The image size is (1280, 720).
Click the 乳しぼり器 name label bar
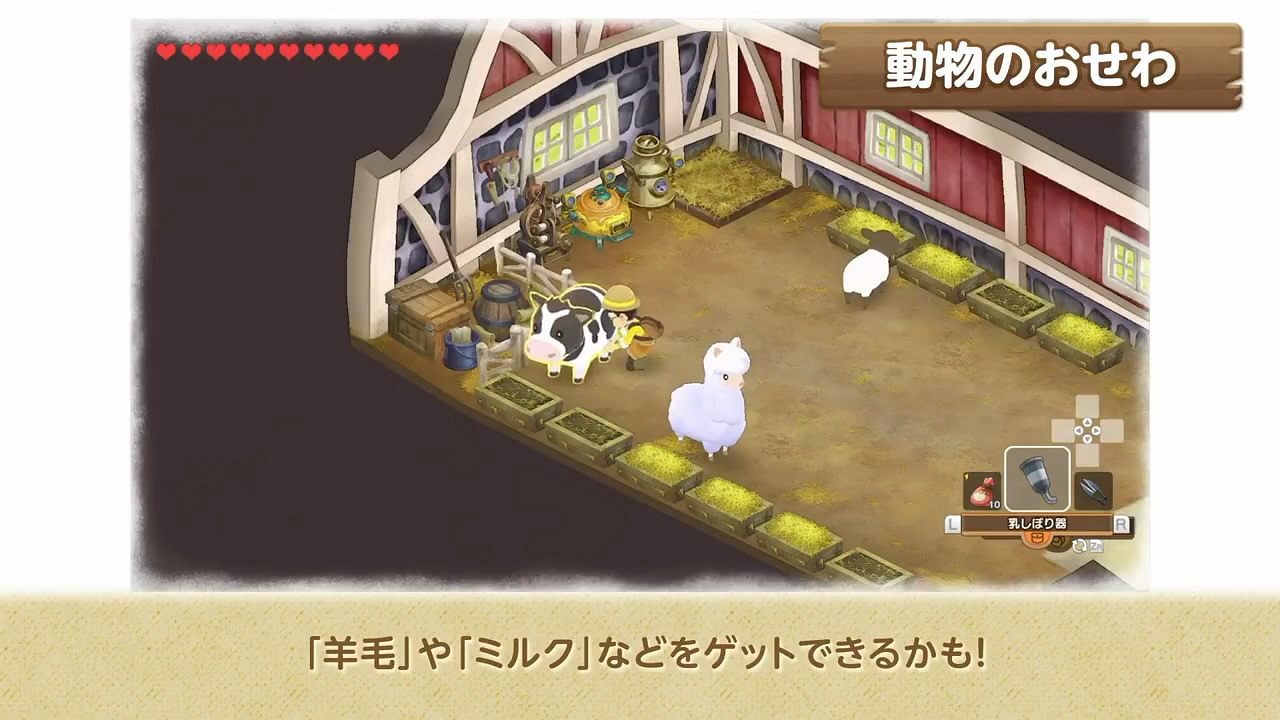(x=1037, y=521)
